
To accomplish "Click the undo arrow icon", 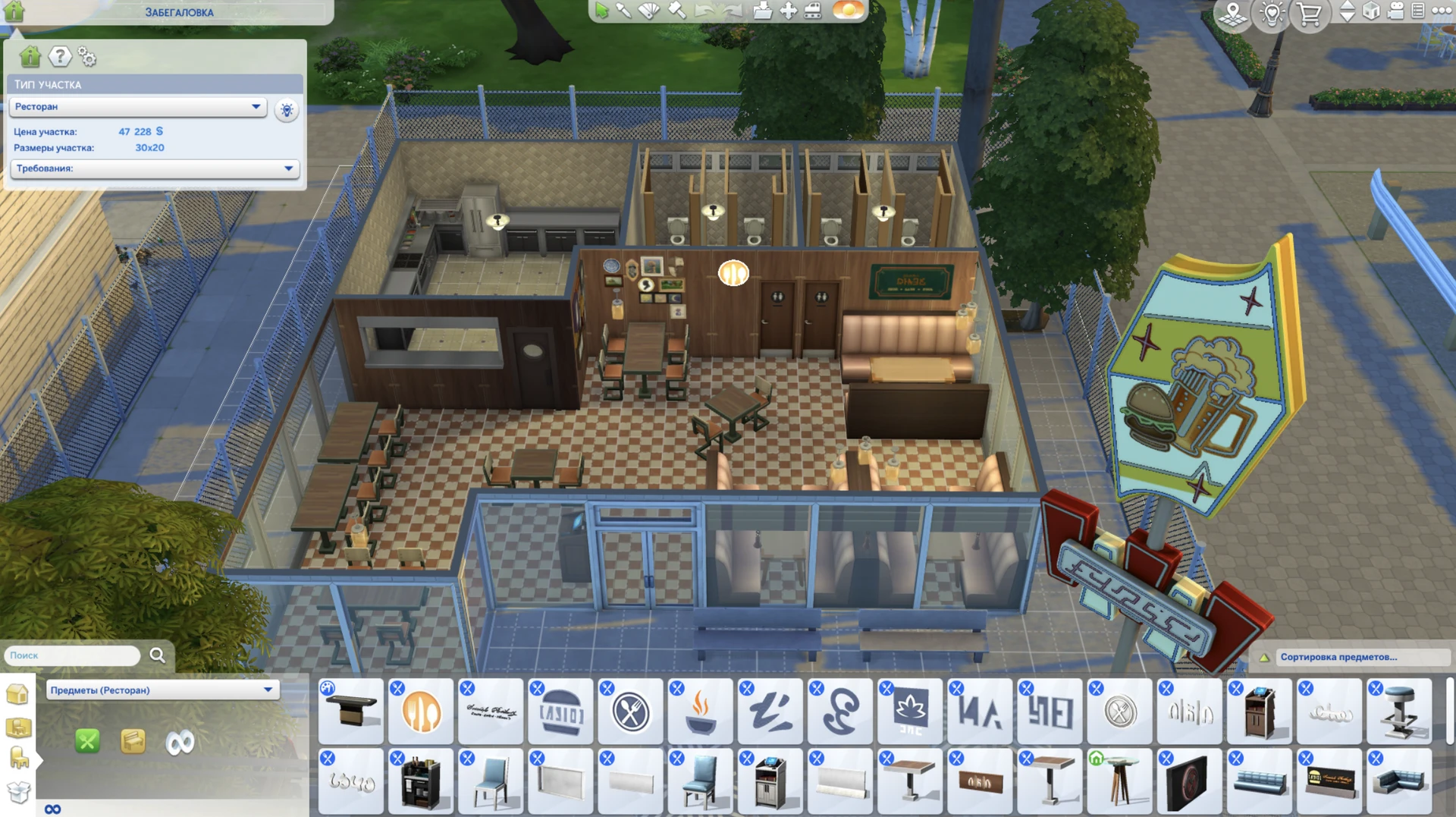I will 704,12.
